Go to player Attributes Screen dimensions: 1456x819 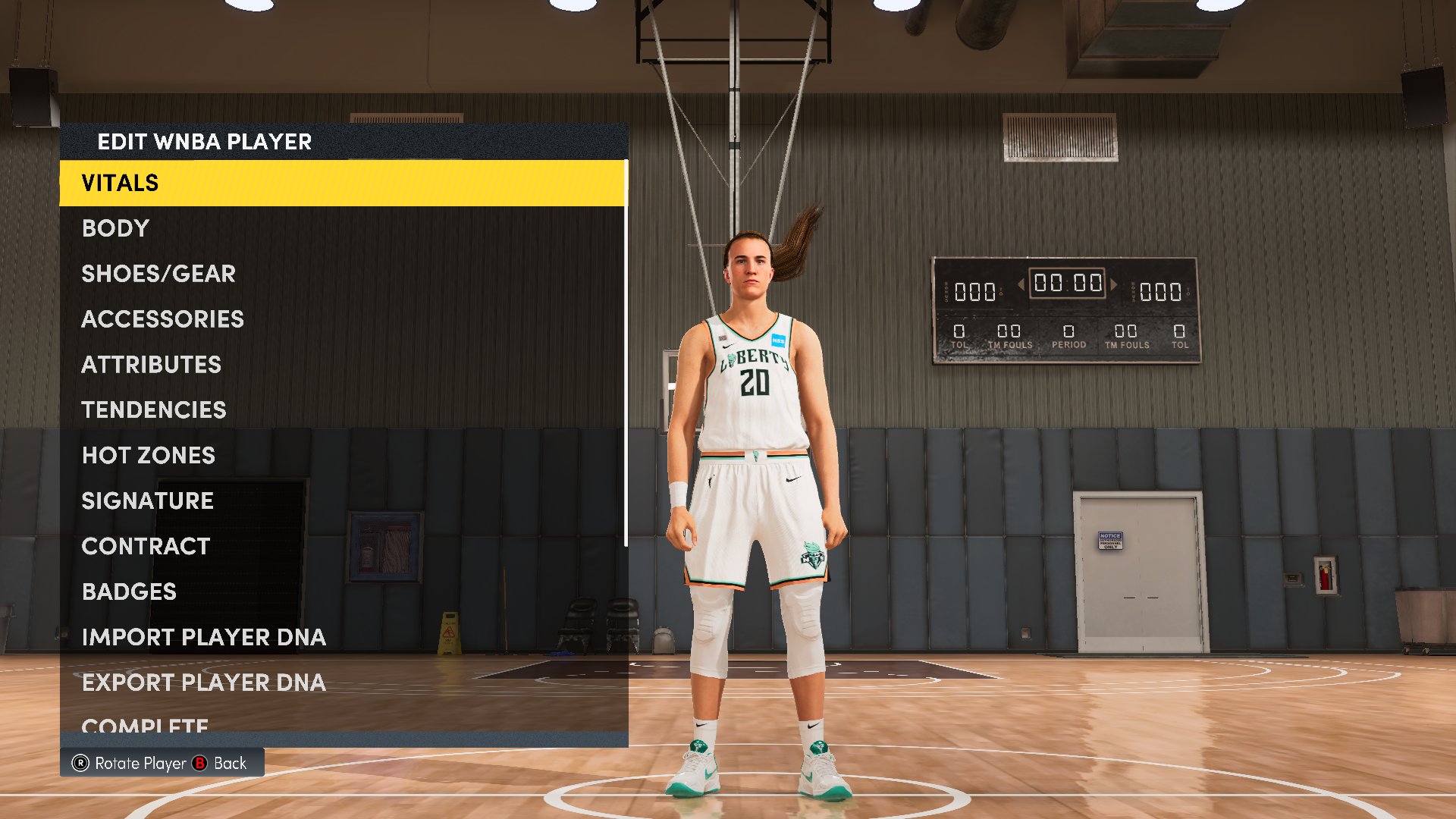[151, 365]
